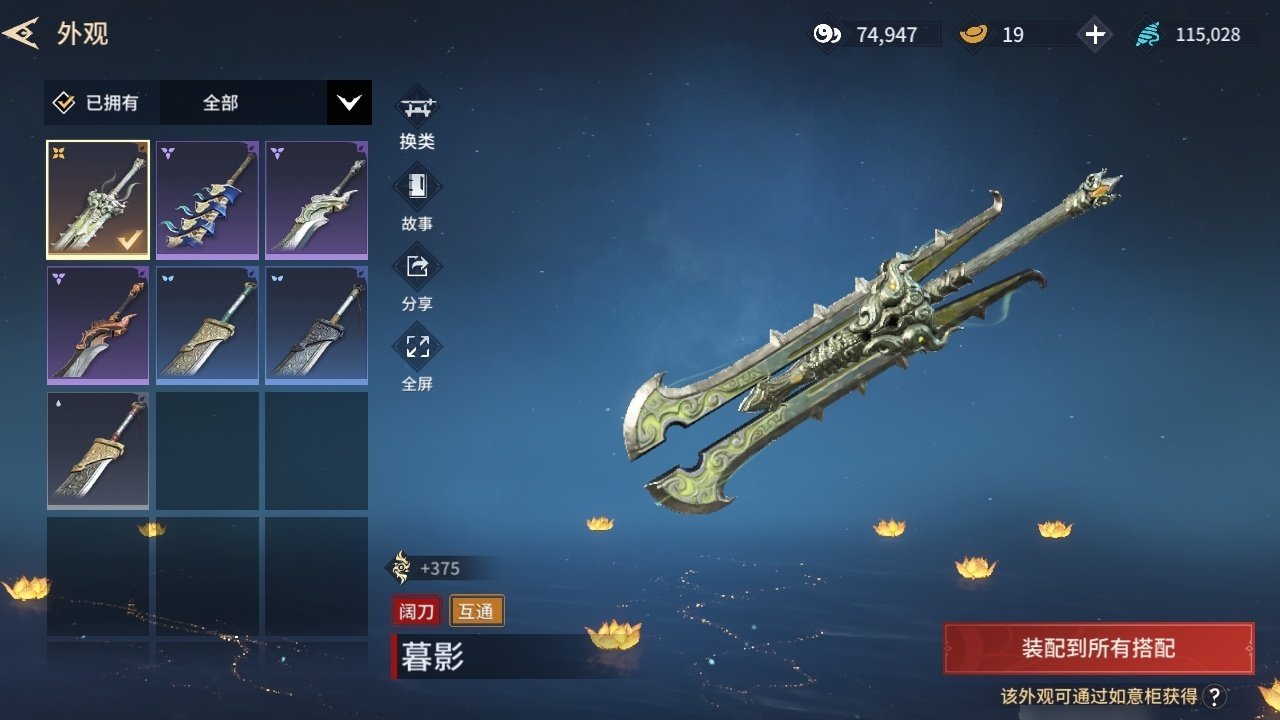The height and width of the screenshot is (720, 1280).
Task: Click the 阔刀 weapon type tag
Action: pyautogui.click(x=418, y=611)
